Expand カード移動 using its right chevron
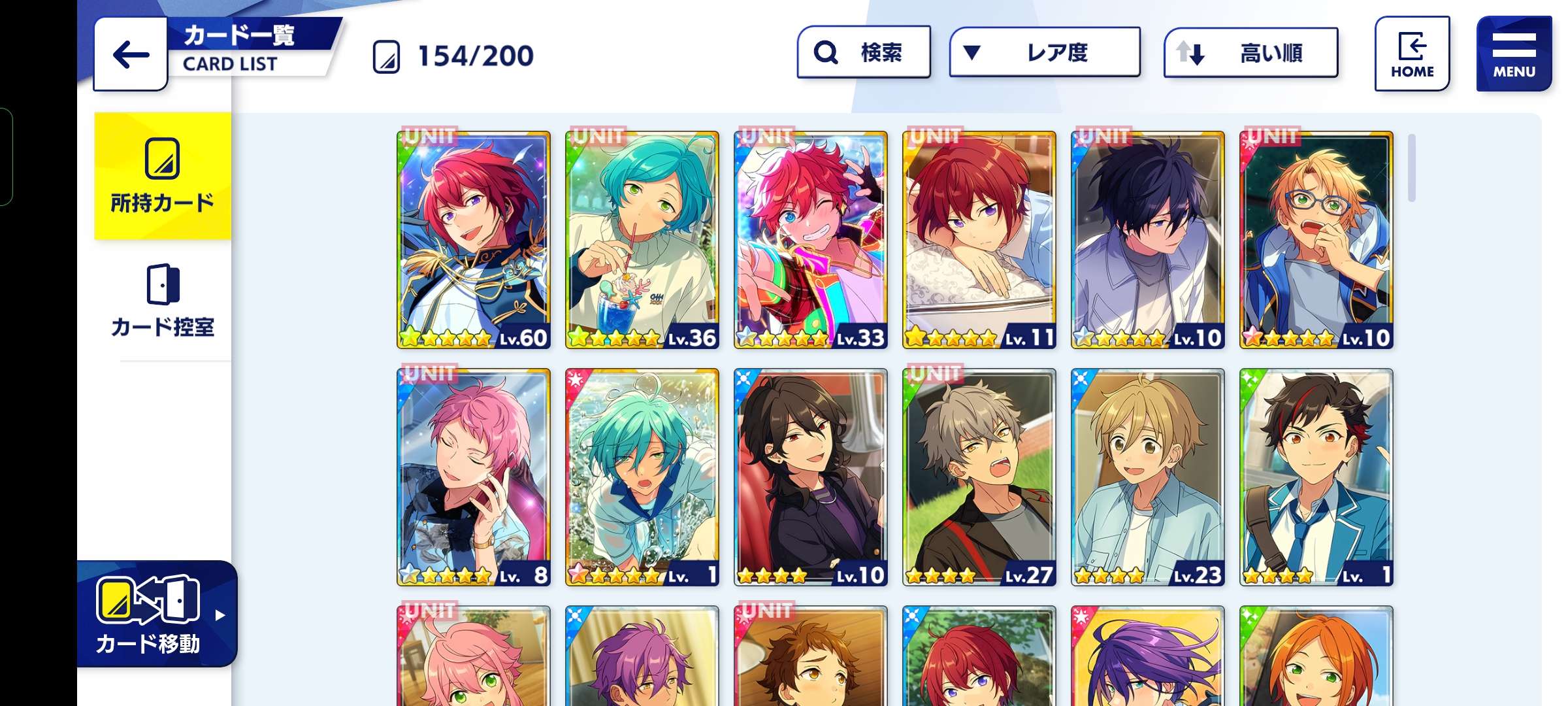Viewport: 1568px width, 706px height. [x=222, y=614]
